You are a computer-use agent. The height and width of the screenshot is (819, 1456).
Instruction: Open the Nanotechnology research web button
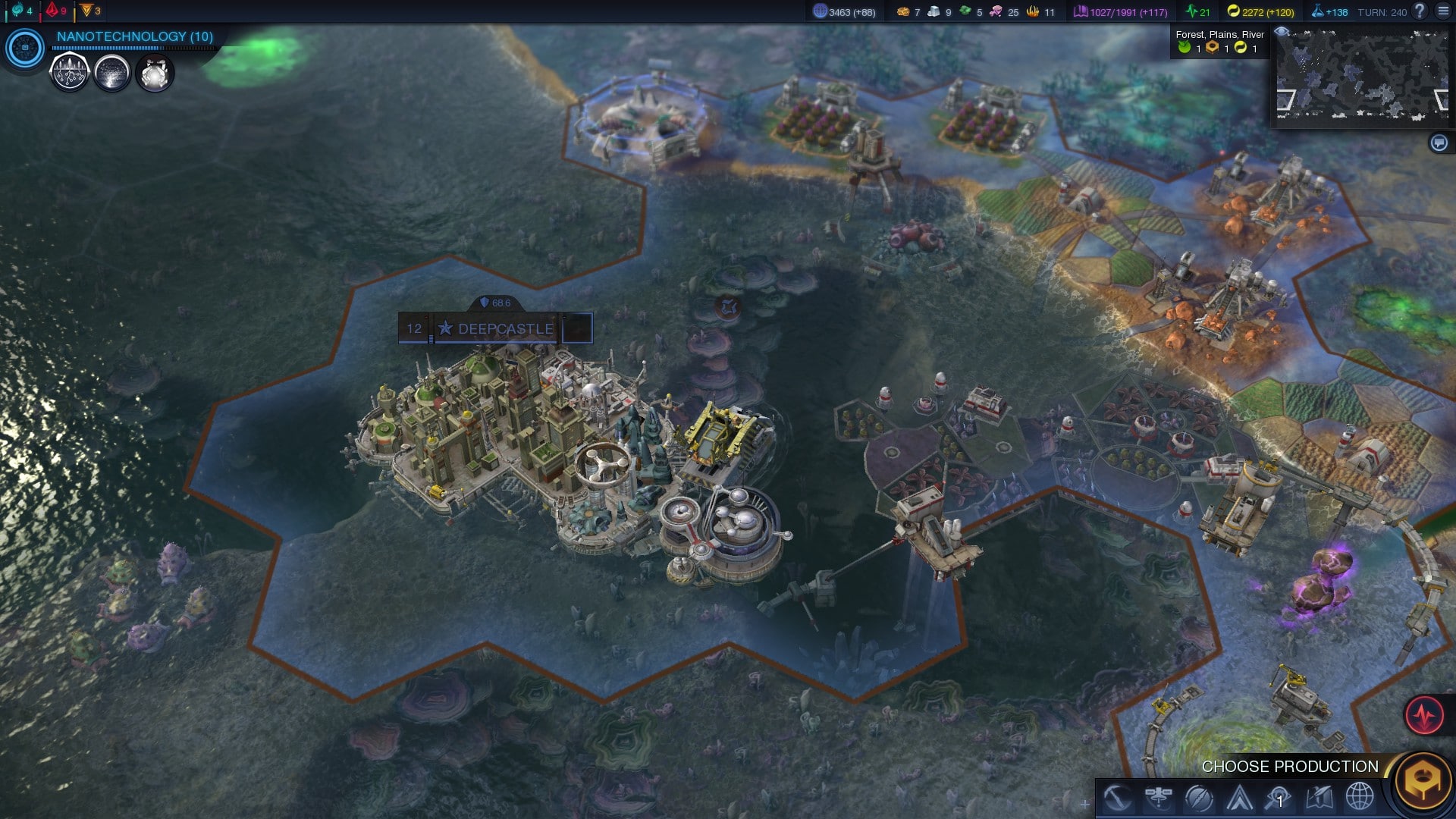pyautogui.click(x=25, y=48)
